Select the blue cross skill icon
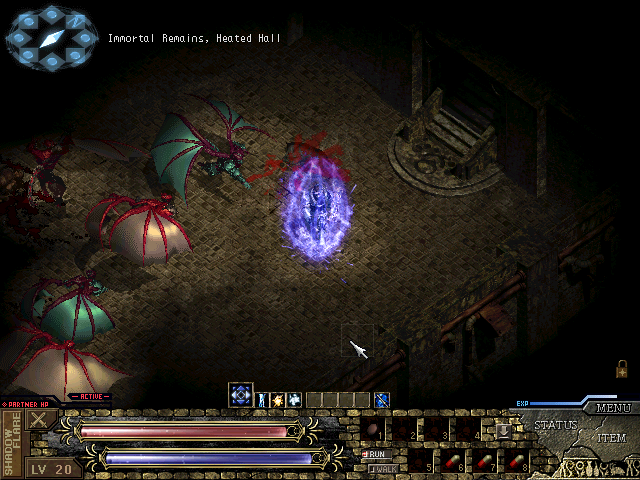This screenshot has width=640, height=480. [x=294, y=400]
